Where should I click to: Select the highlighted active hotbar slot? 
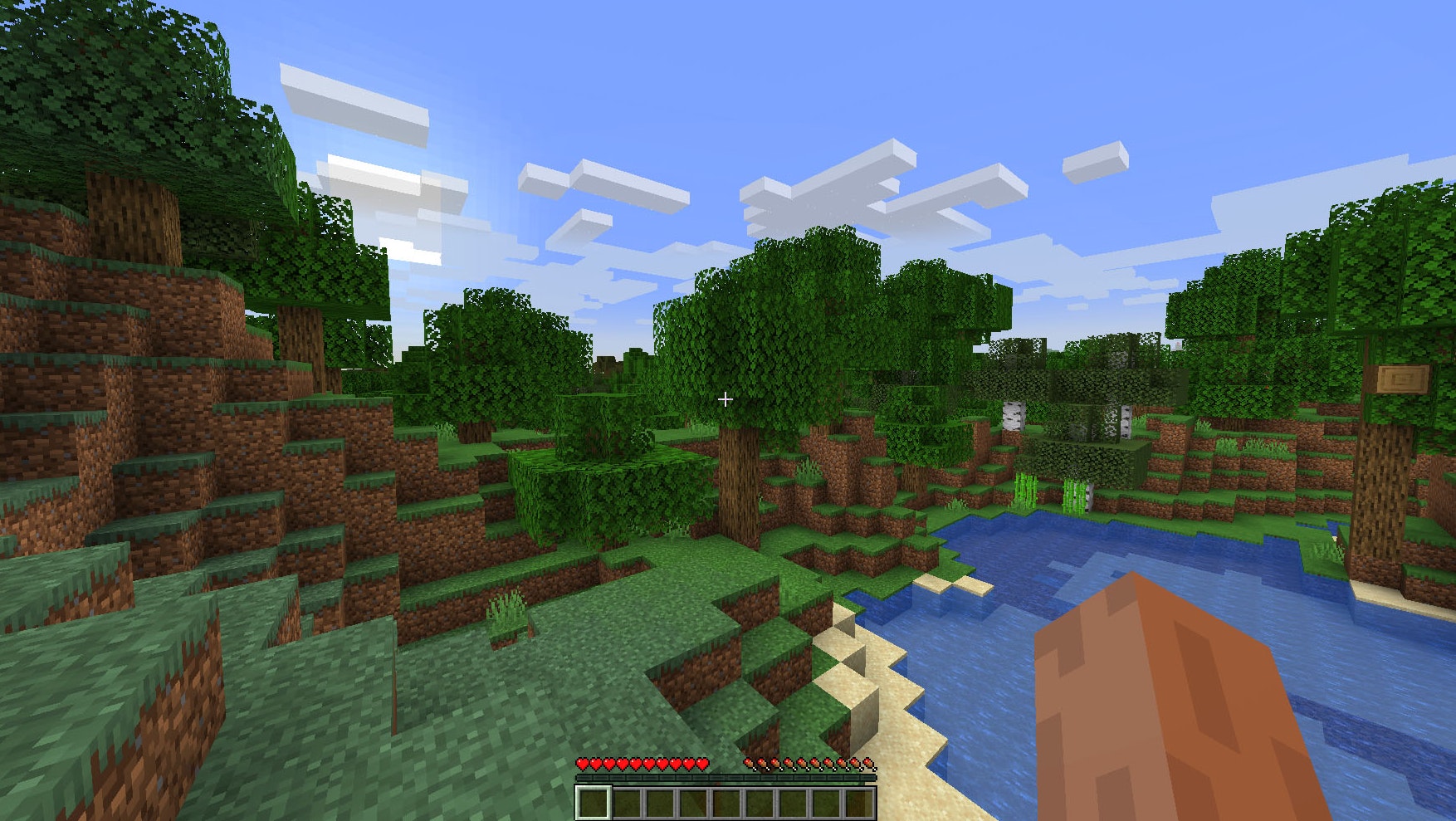[x=593, y=803]
